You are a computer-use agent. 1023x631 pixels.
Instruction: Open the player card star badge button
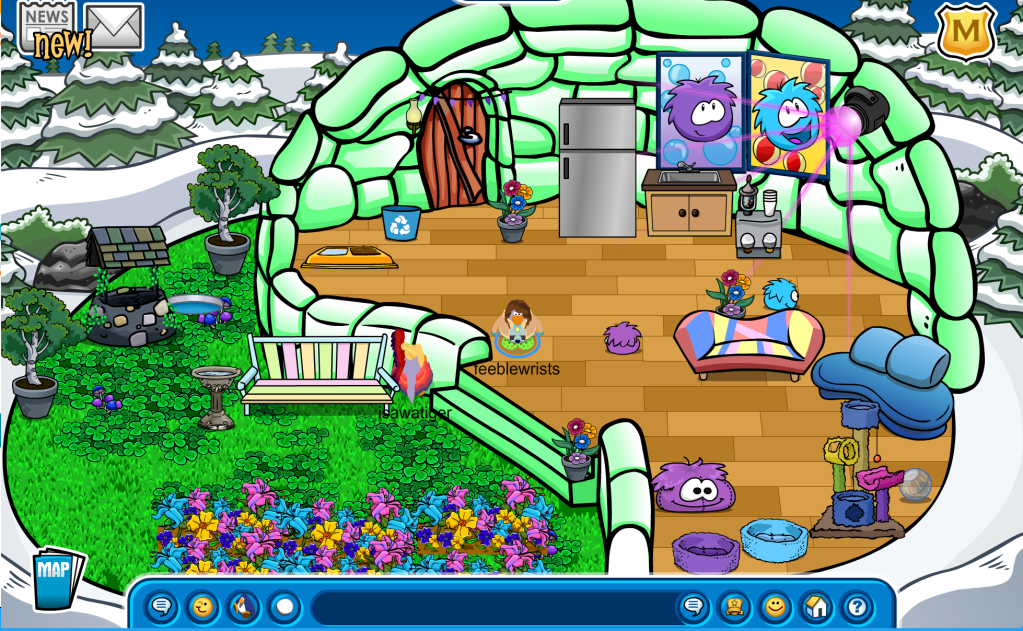(733, 606)
